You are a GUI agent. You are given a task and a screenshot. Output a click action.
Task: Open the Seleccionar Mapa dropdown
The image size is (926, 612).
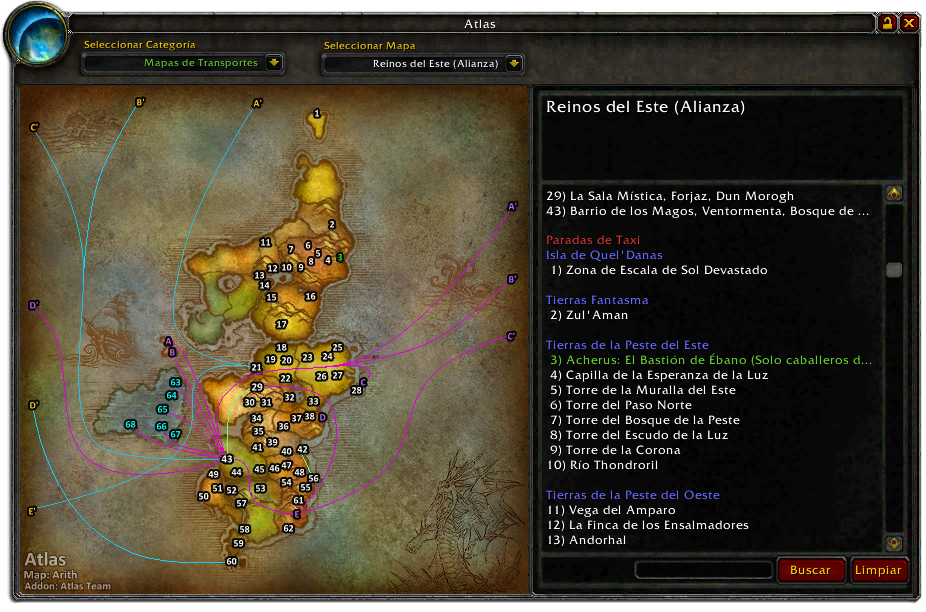[x=514, y=63]
